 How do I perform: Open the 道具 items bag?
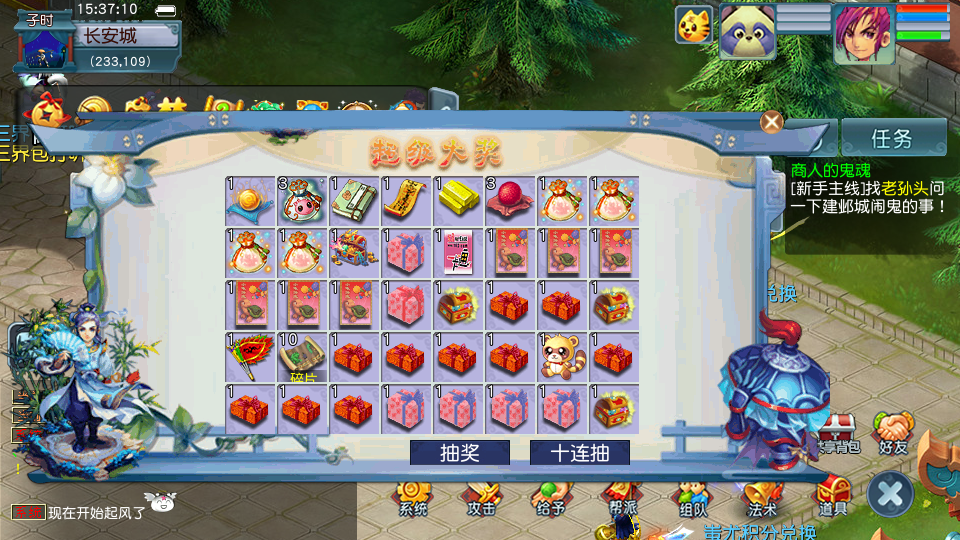(x=833, y=497)
